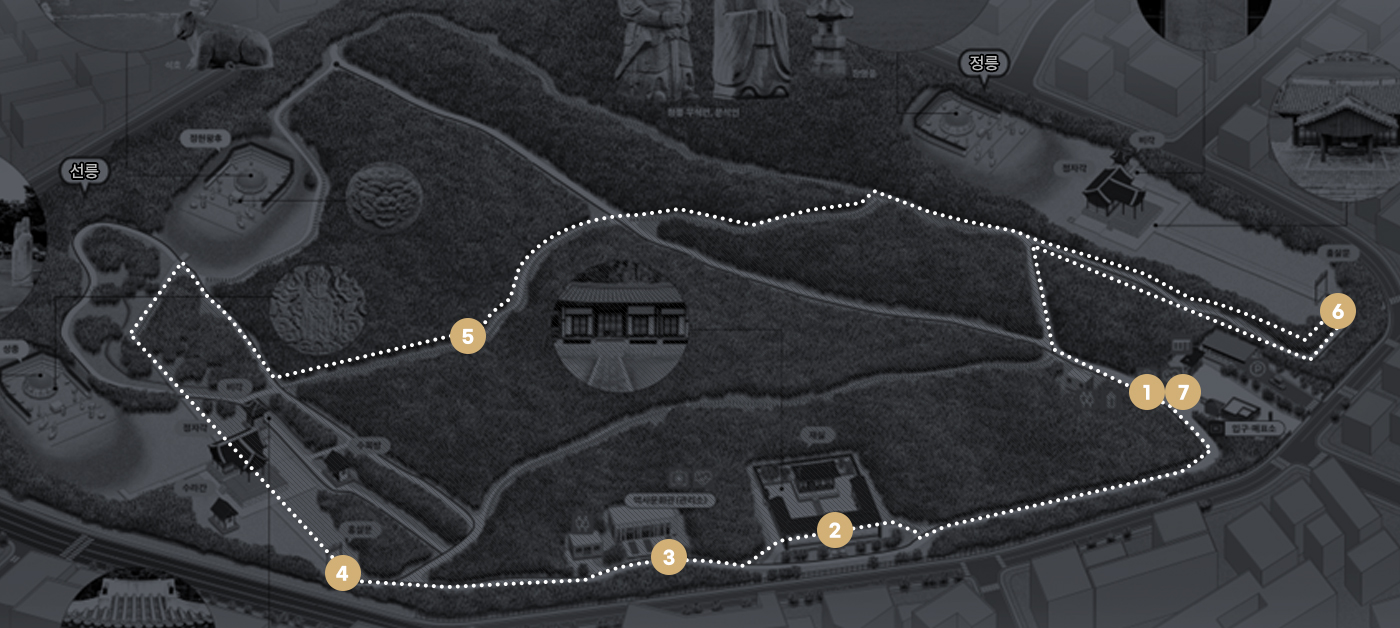The image size is (1400, 628).
Task: Click the 정릉 map label
Action: pyautogui.click(x=984, y=64)
